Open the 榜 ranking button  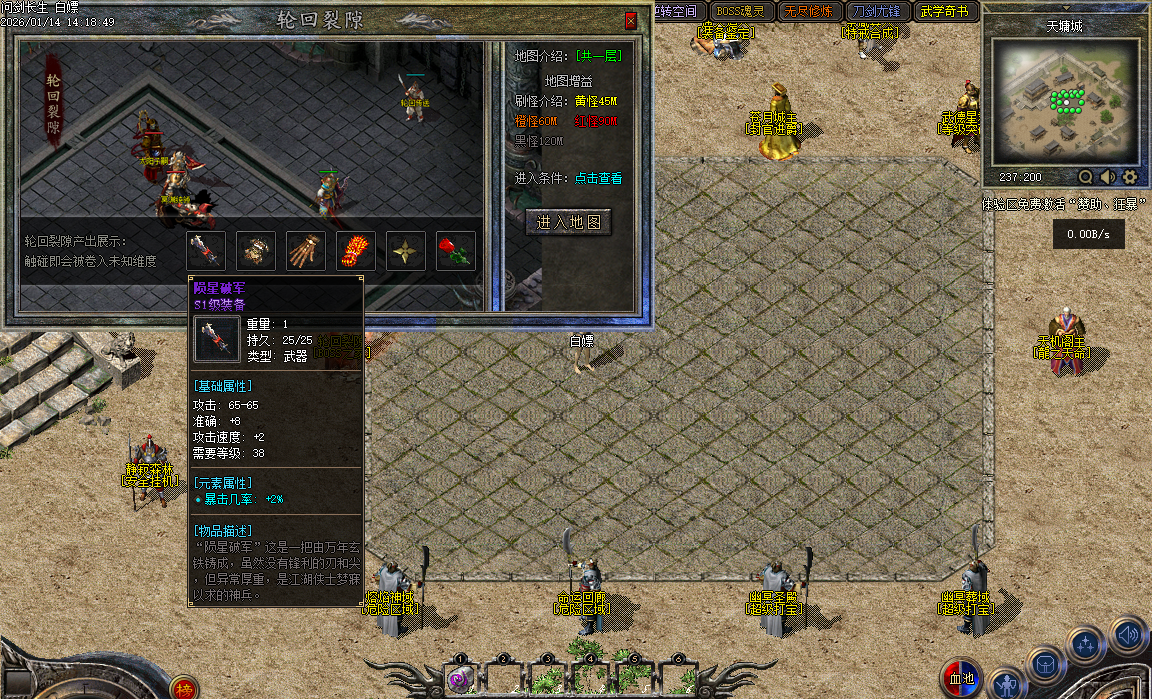coord(183,688)
